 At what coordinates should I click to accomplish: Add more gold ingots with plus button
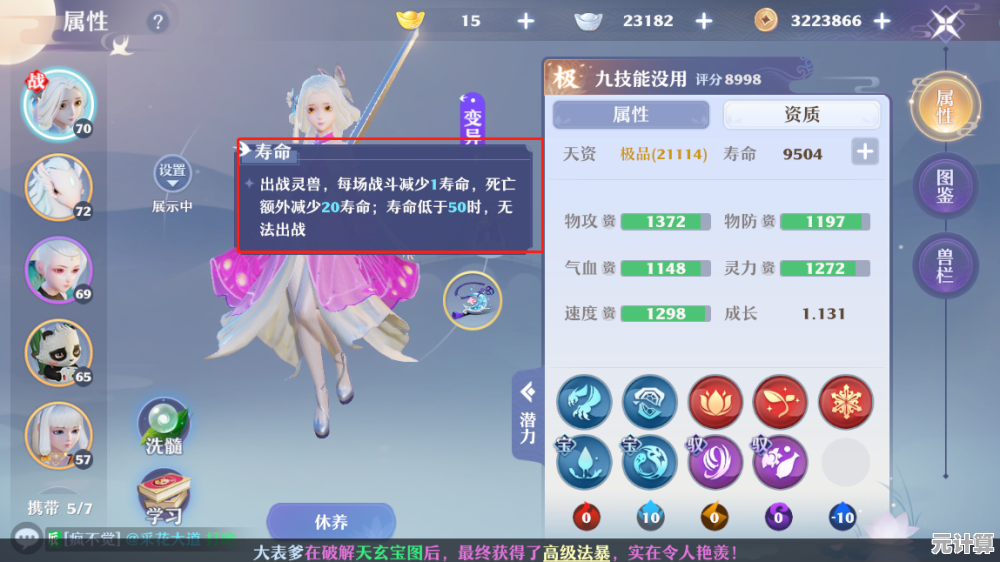click(526, 21)
